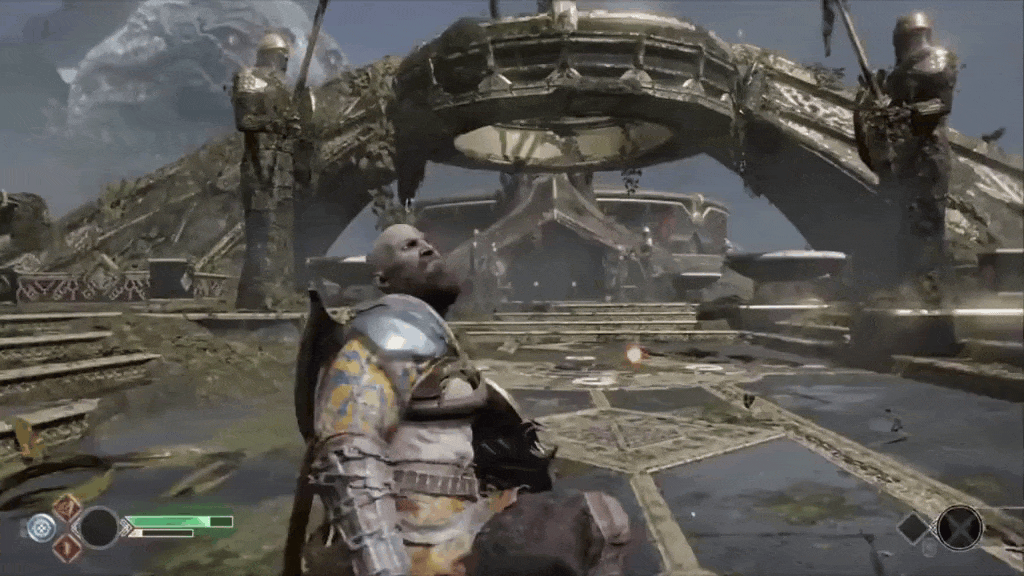Select the companion's crossed-out circle icon
This screenshot has height=576, width=1024.
959,527
